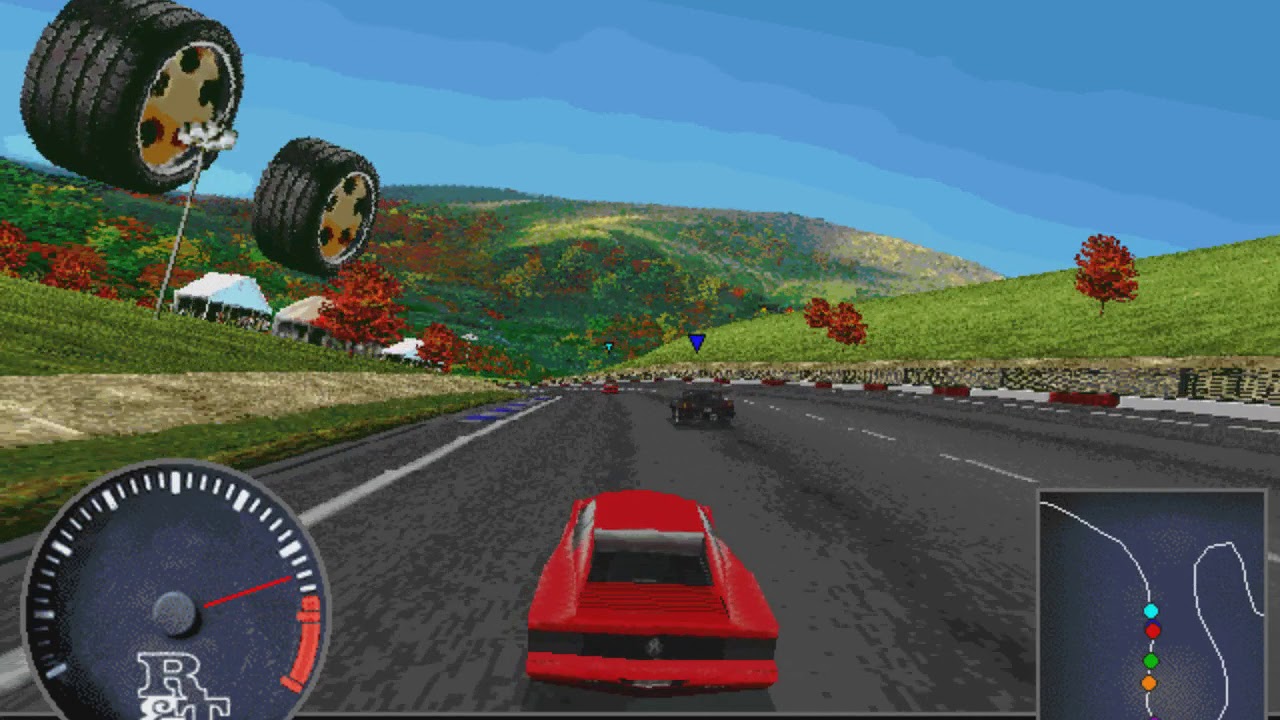Image resolution: width=1280 pixels, height=720 pixels.
Task: Click the tachometer hub cap center
Action: (x=176, y=611)
